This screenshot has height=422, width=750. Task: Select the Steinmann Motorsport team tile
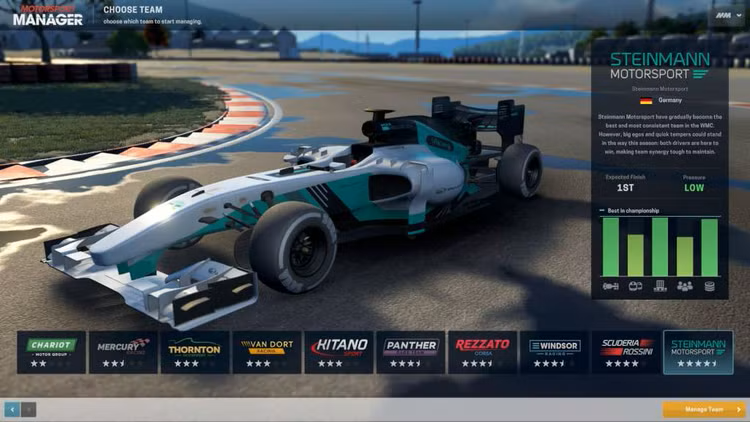(x=698, y=352)
